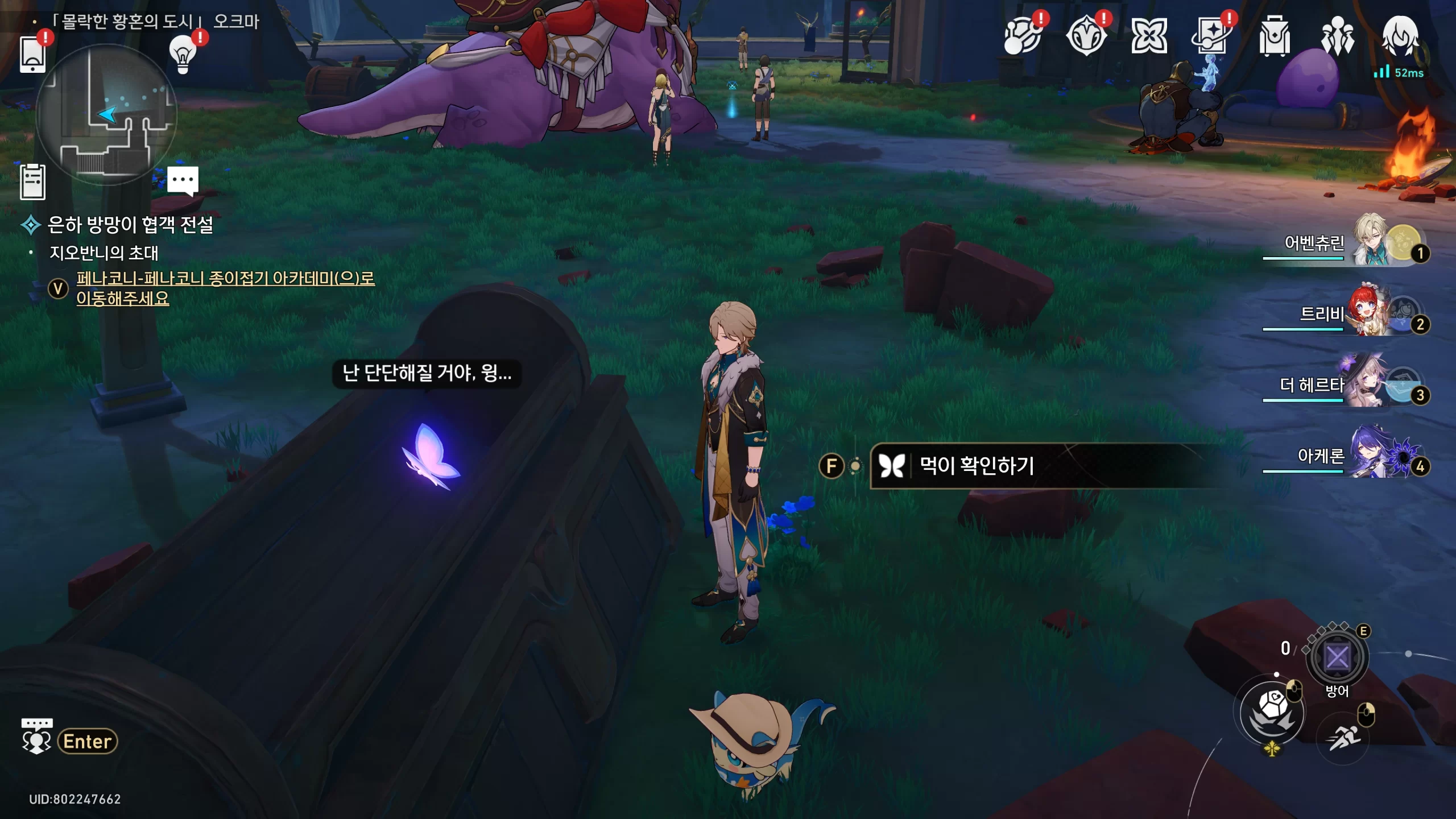Open the mission clipboard icon
1456x819 pixels.
(x=32, y=182)
